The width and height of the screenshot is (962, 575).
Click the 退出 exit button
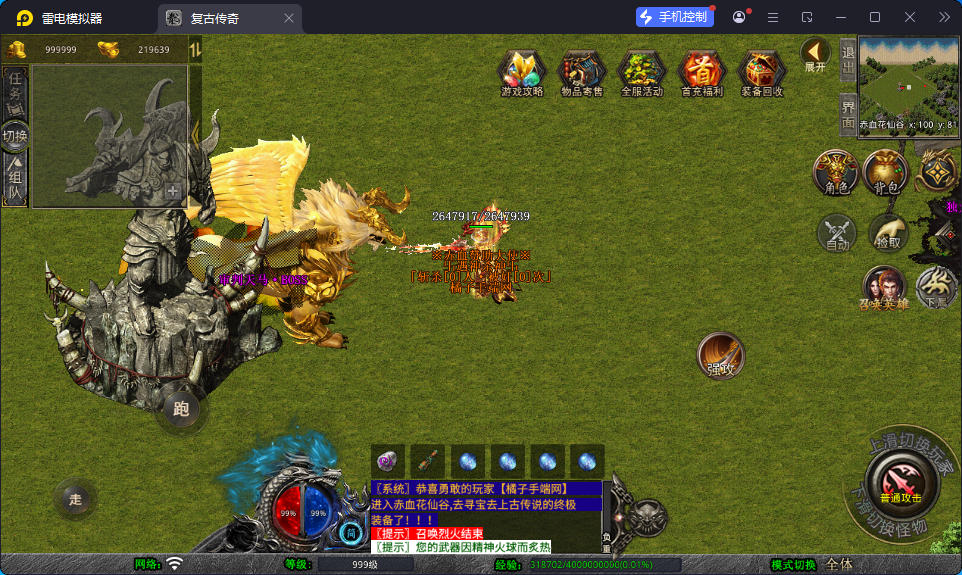847,60
